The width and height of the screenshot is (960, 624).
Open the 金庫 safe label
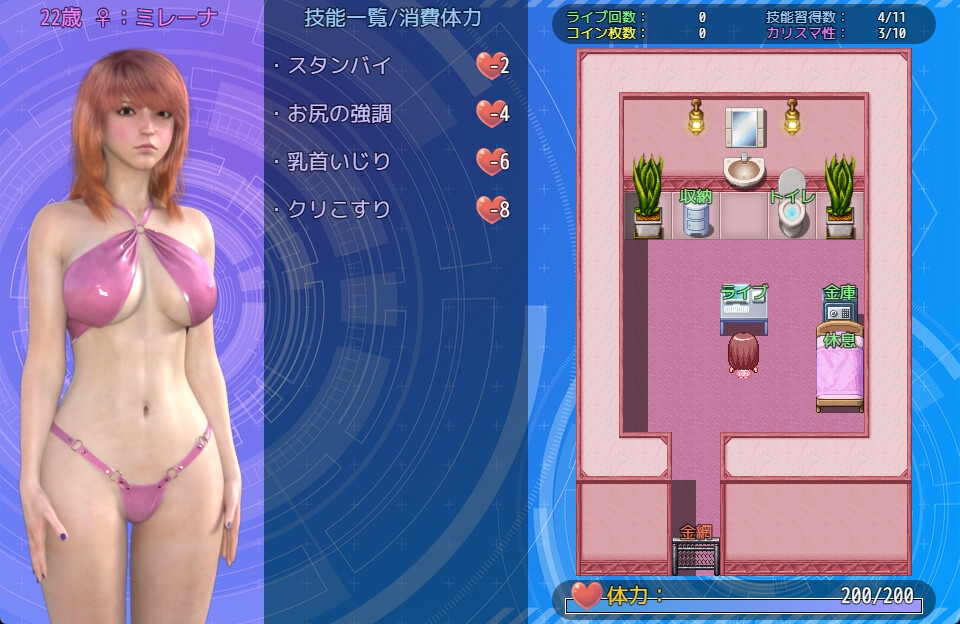(840, 293)
